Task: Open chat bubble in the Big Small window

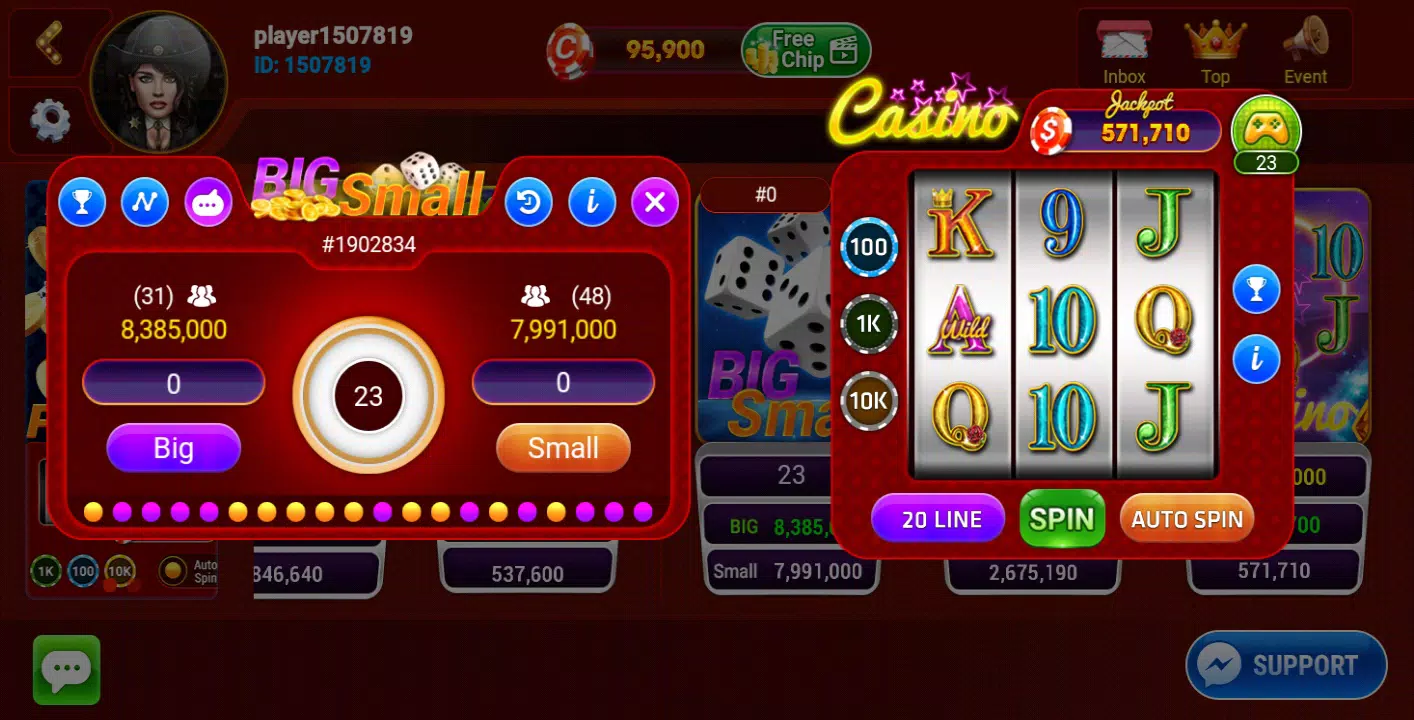Action: [x=208, y=202]
